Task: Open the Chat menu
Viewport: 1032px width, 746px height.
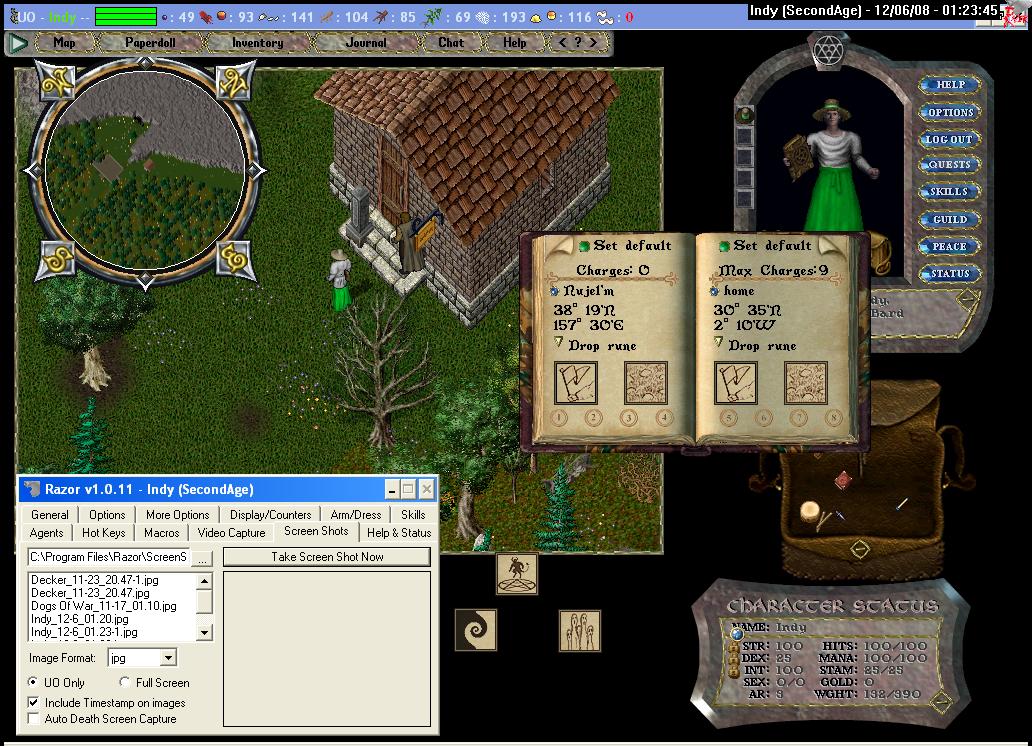Action: tap(451, 43)
